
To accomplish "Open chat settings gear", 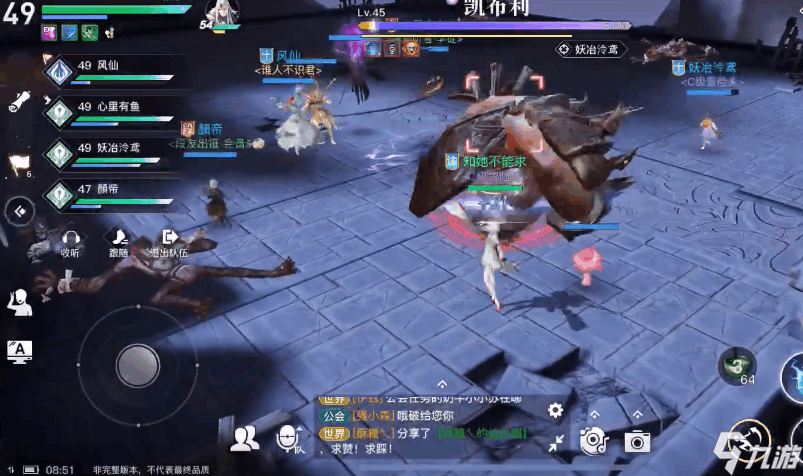I will point(556,410).
